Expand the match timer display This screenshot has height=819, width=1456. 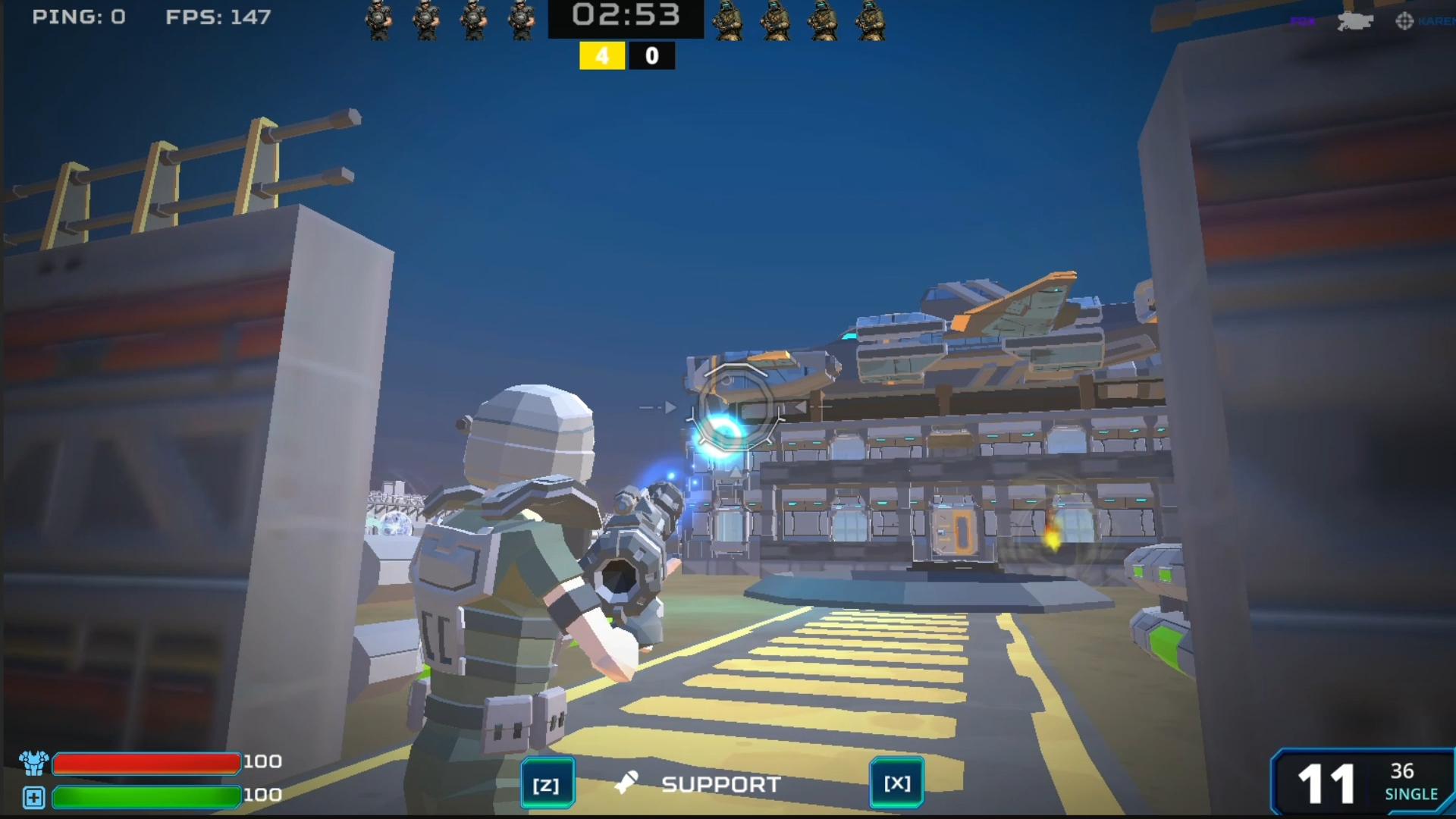[x=627, y=15]
